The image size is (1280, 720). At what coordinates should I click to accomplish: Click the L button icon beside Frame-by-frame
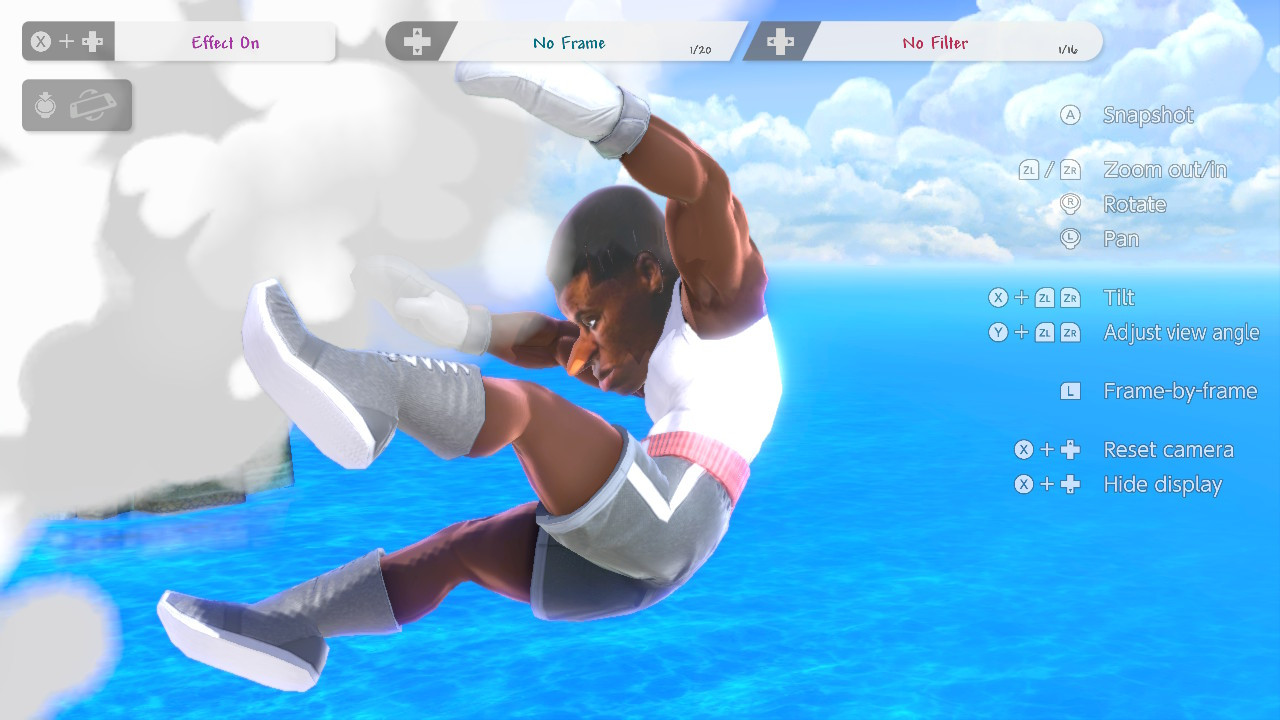click(x=1070, y=391)
